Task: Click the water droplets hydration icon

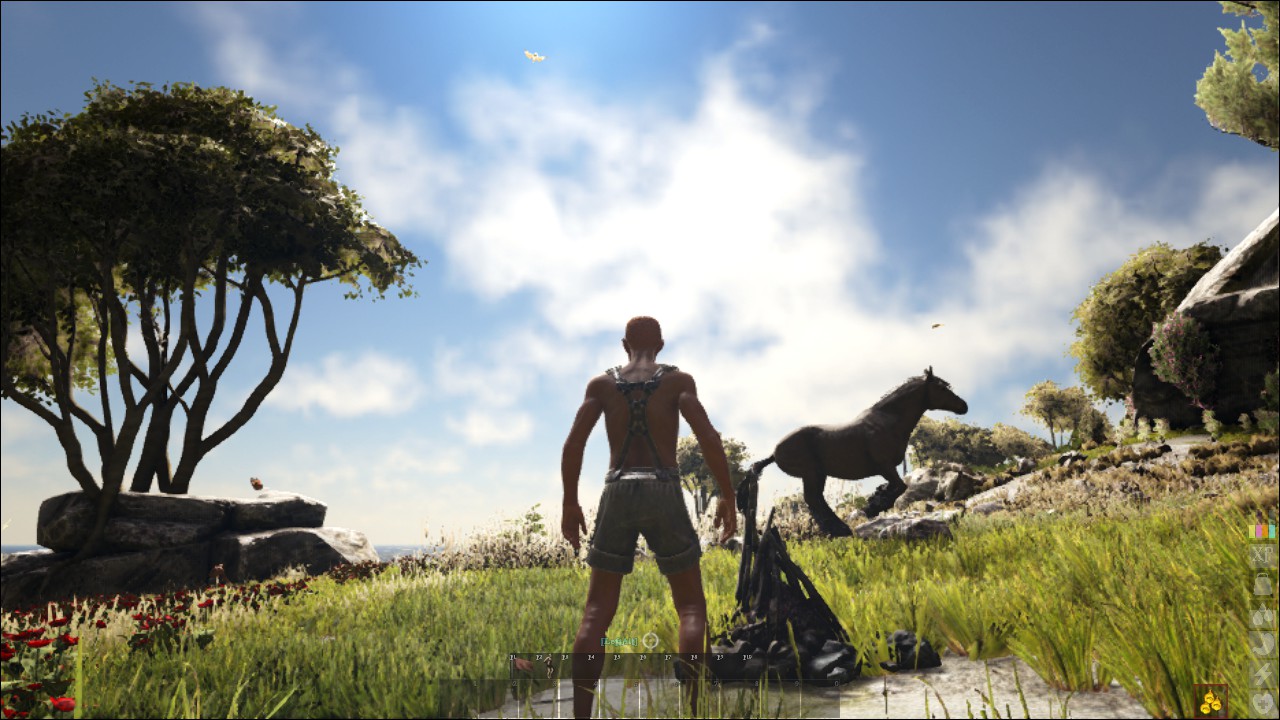Action: [x=1260, y=614]
